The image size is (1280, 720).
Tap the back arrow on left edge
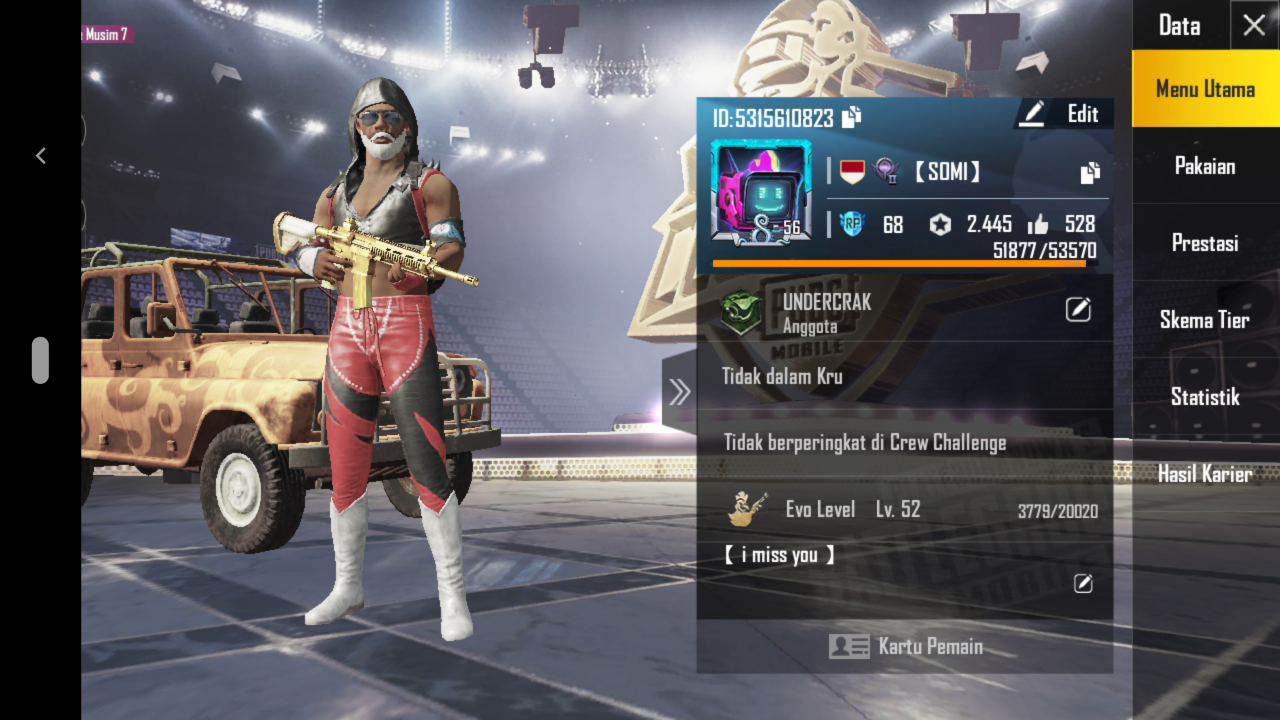[x=41, y=155]
